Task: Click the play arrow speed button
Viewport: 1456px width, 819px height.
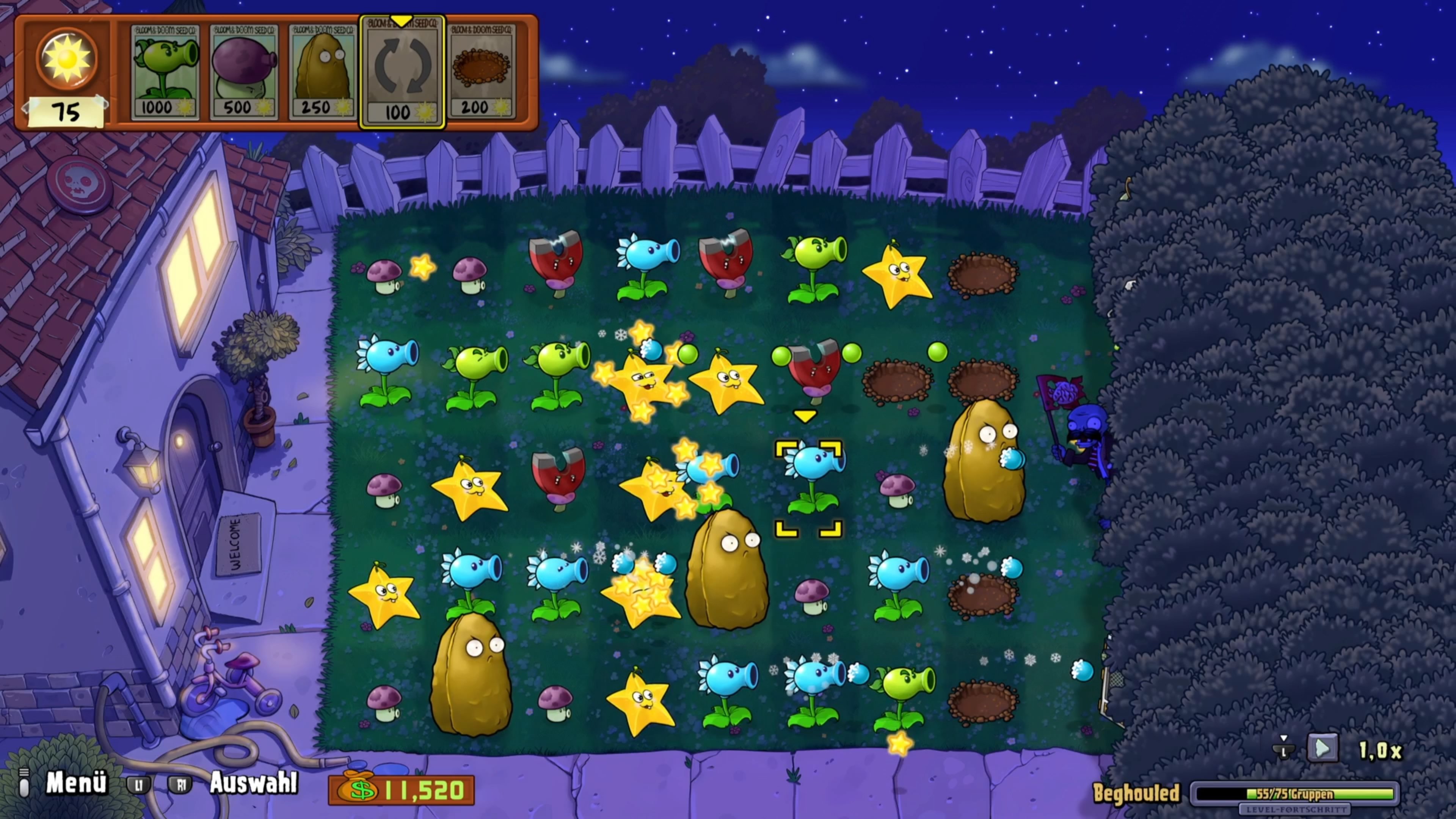Action: point(1324,747)
